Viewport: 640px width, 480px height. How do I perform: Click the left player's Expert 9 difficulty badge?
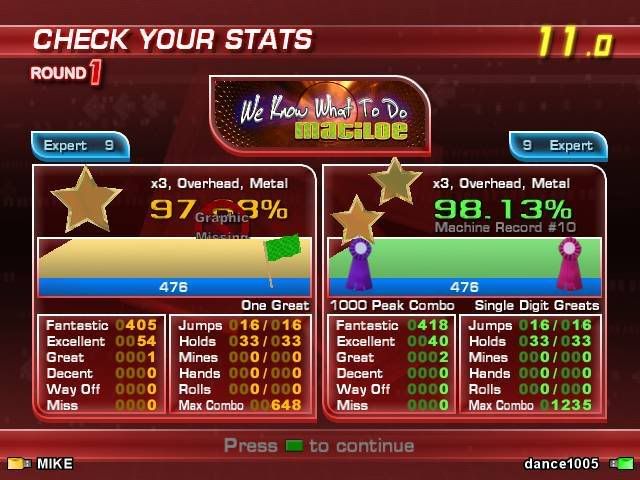80,146
